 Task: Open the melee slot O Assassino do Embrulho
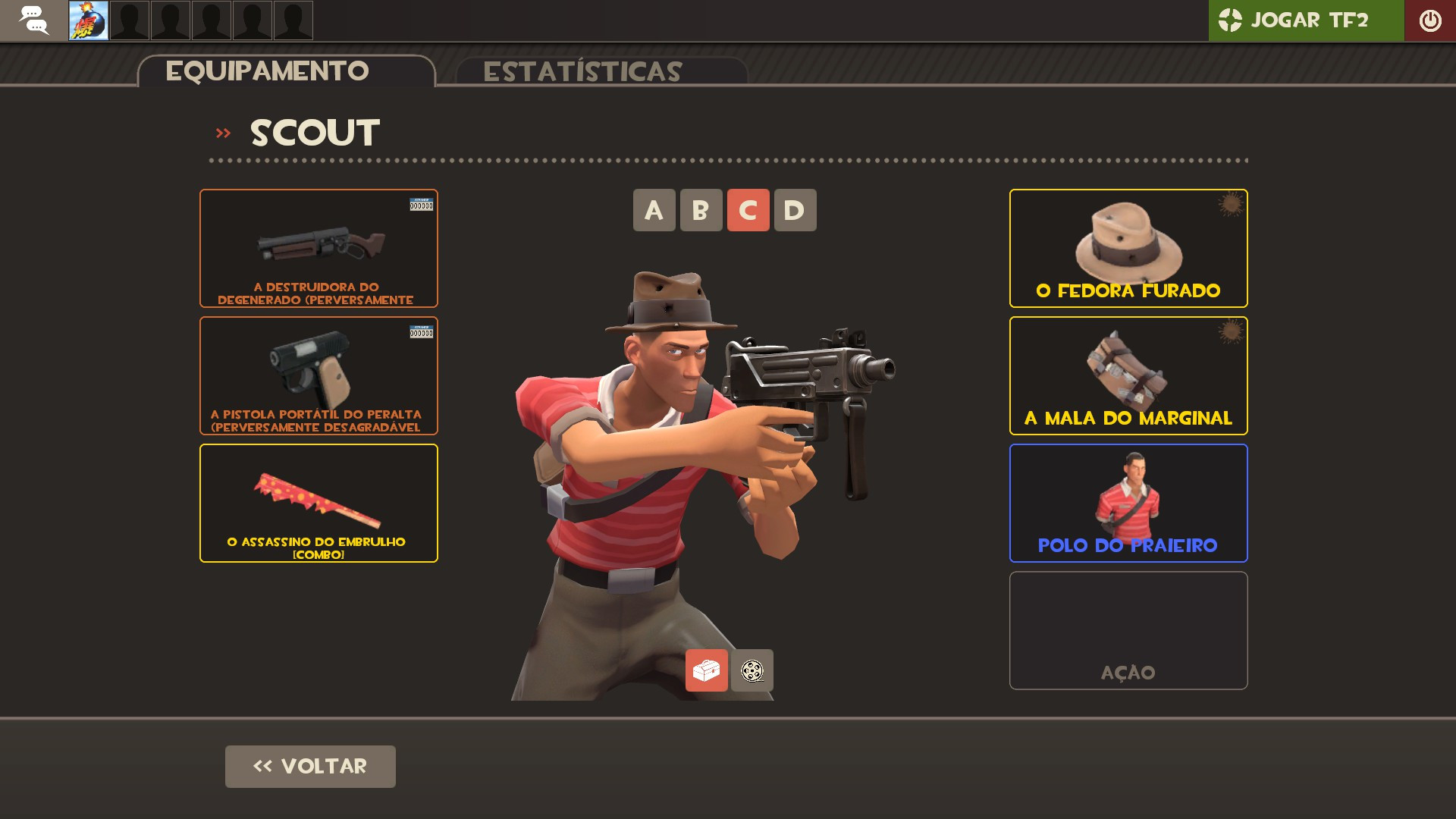[x=318, y=502]
